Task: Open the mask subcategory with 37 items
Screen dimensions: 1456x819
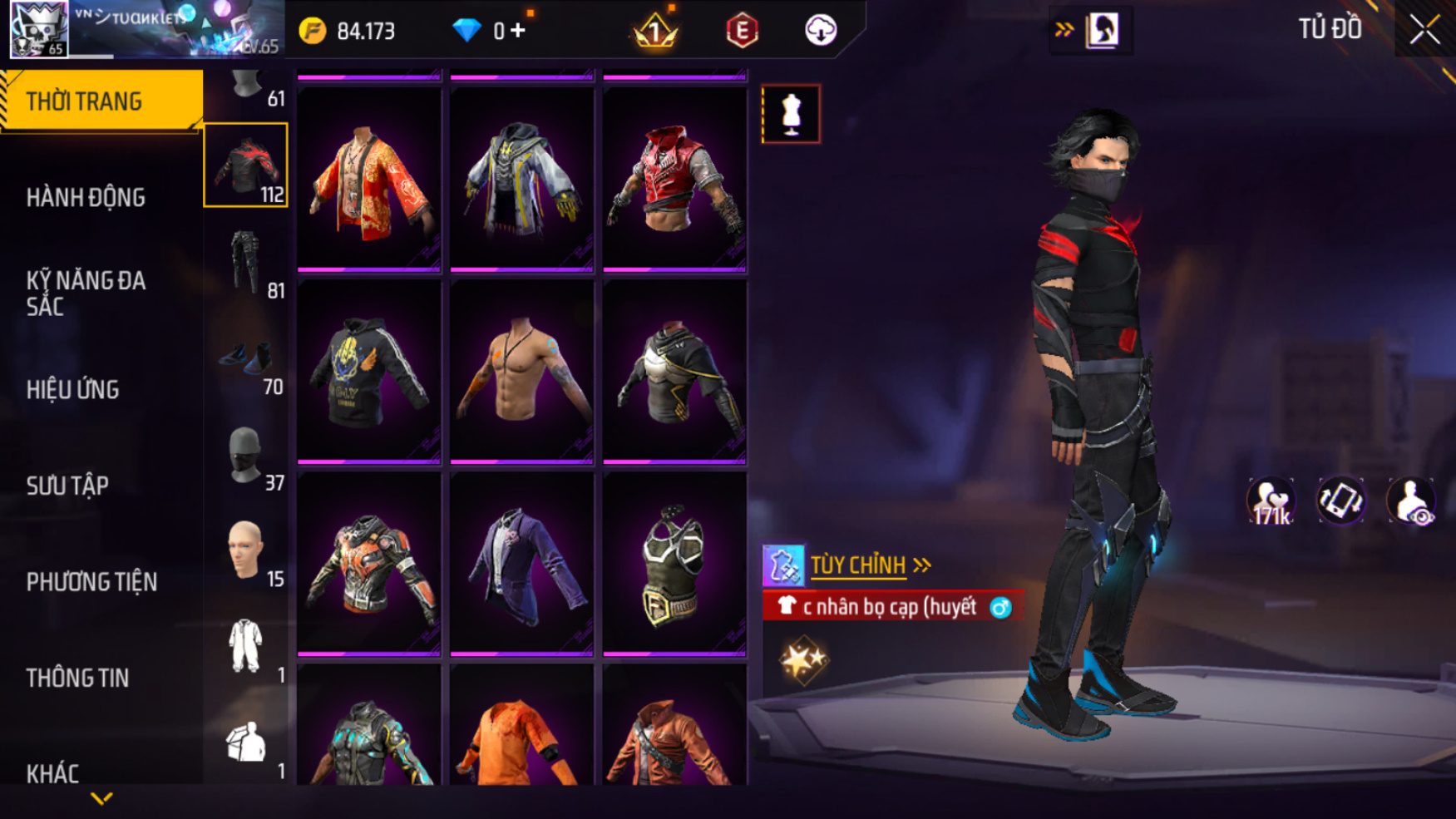Action: [246, 456]
